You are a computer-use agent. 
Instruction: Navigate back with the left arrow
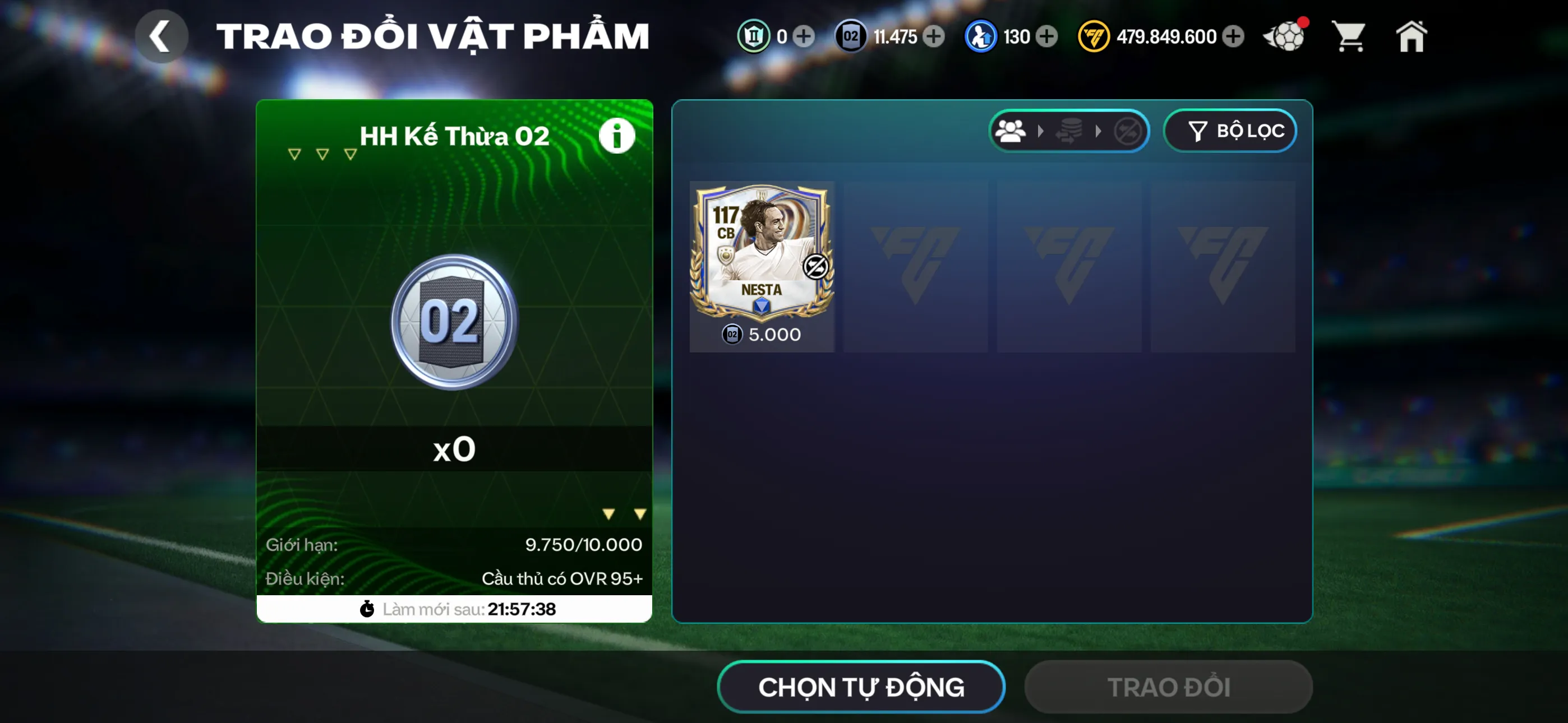tap(162, 35)
